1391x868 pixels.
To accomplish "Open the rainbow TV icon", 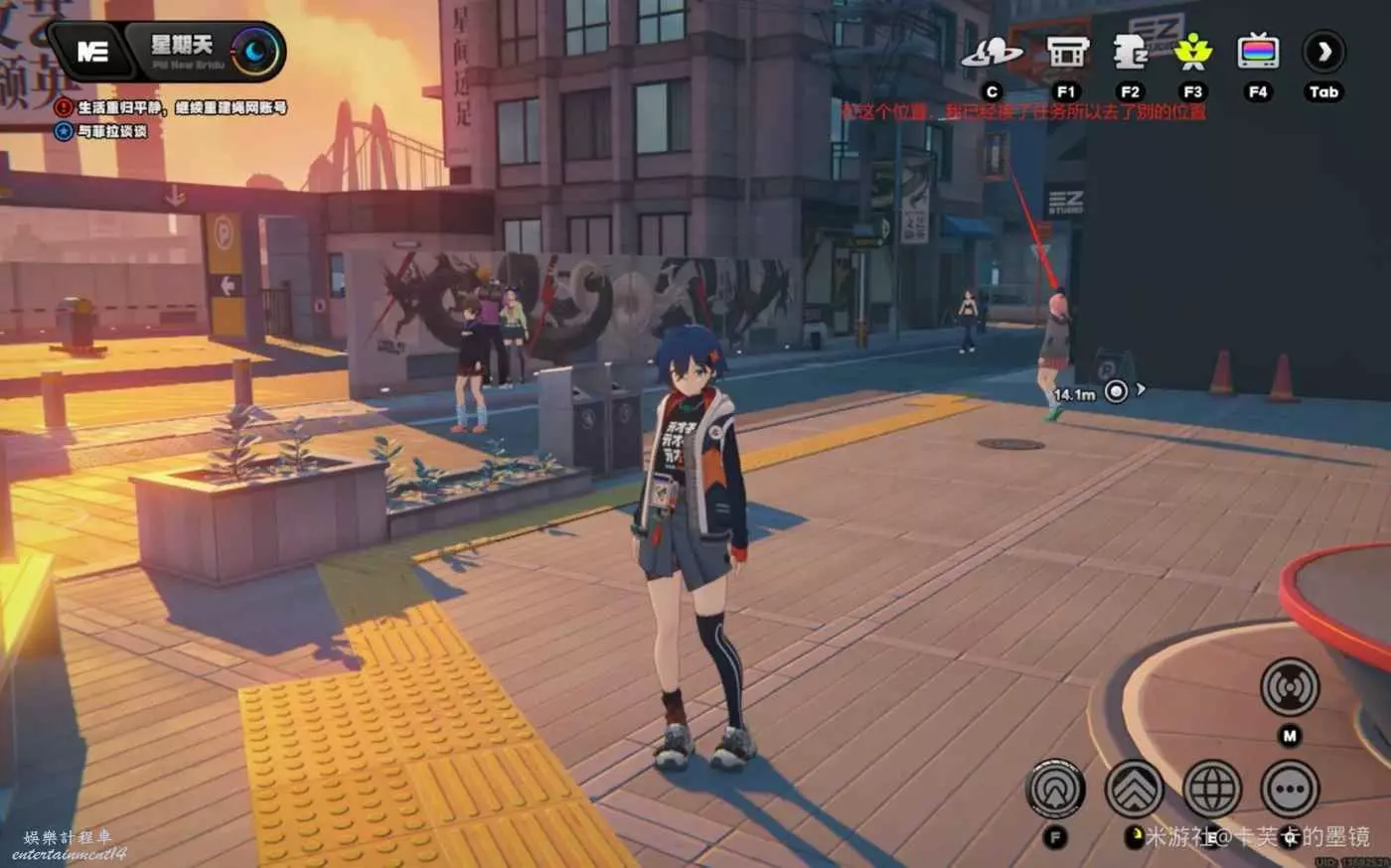I will (1258, 52).
